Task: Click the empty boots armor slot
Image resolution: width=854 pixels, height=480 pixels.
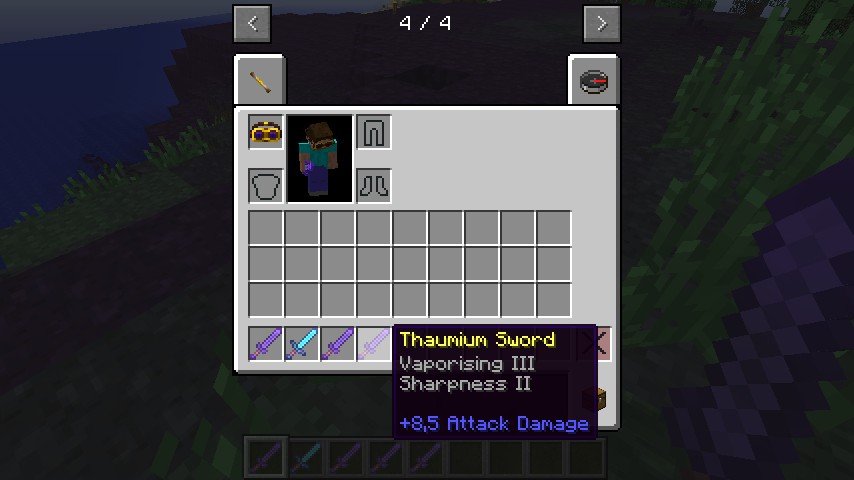Action: coord(374,185)
